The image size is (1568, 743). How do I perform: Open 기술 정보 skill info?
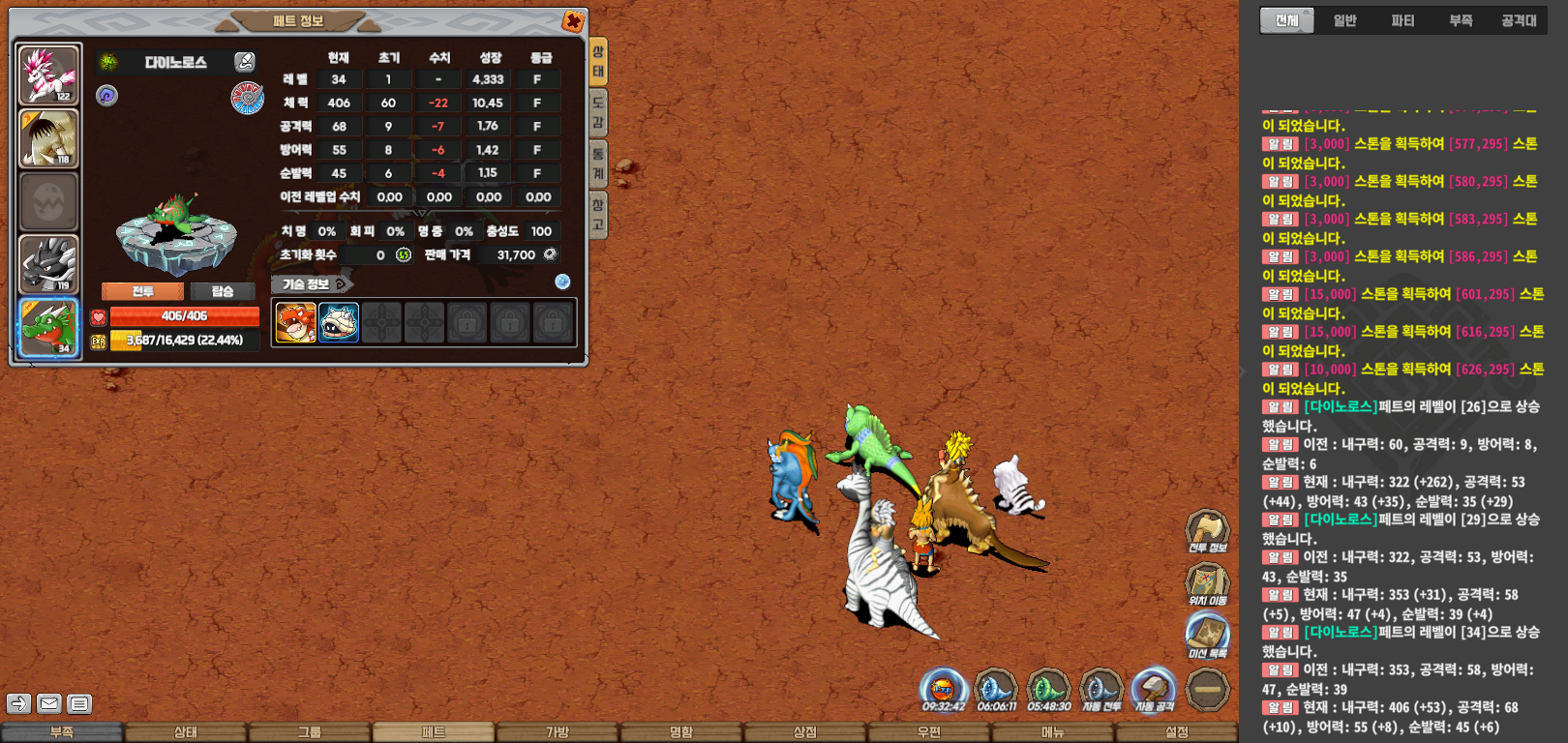click(312, 284)
